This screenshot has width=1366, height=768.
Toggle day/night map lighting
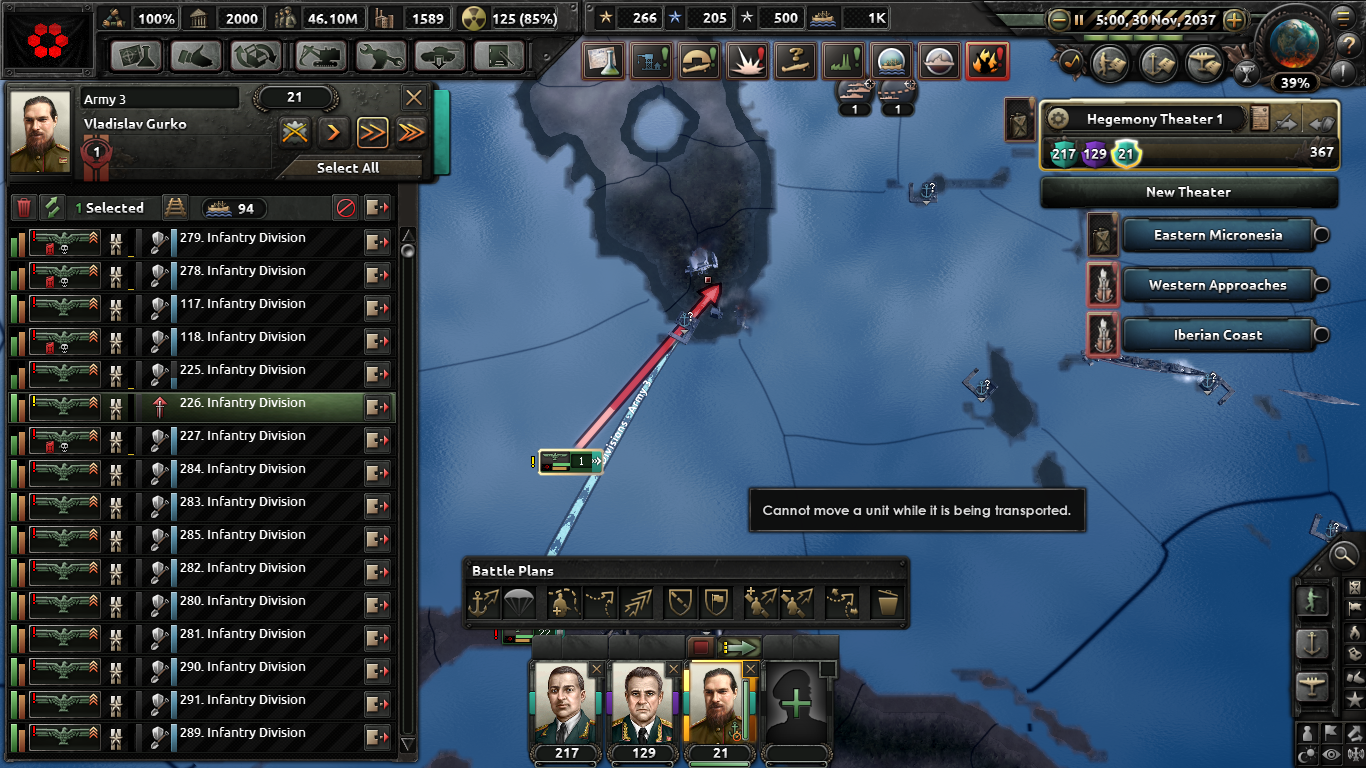point(1307,752)
